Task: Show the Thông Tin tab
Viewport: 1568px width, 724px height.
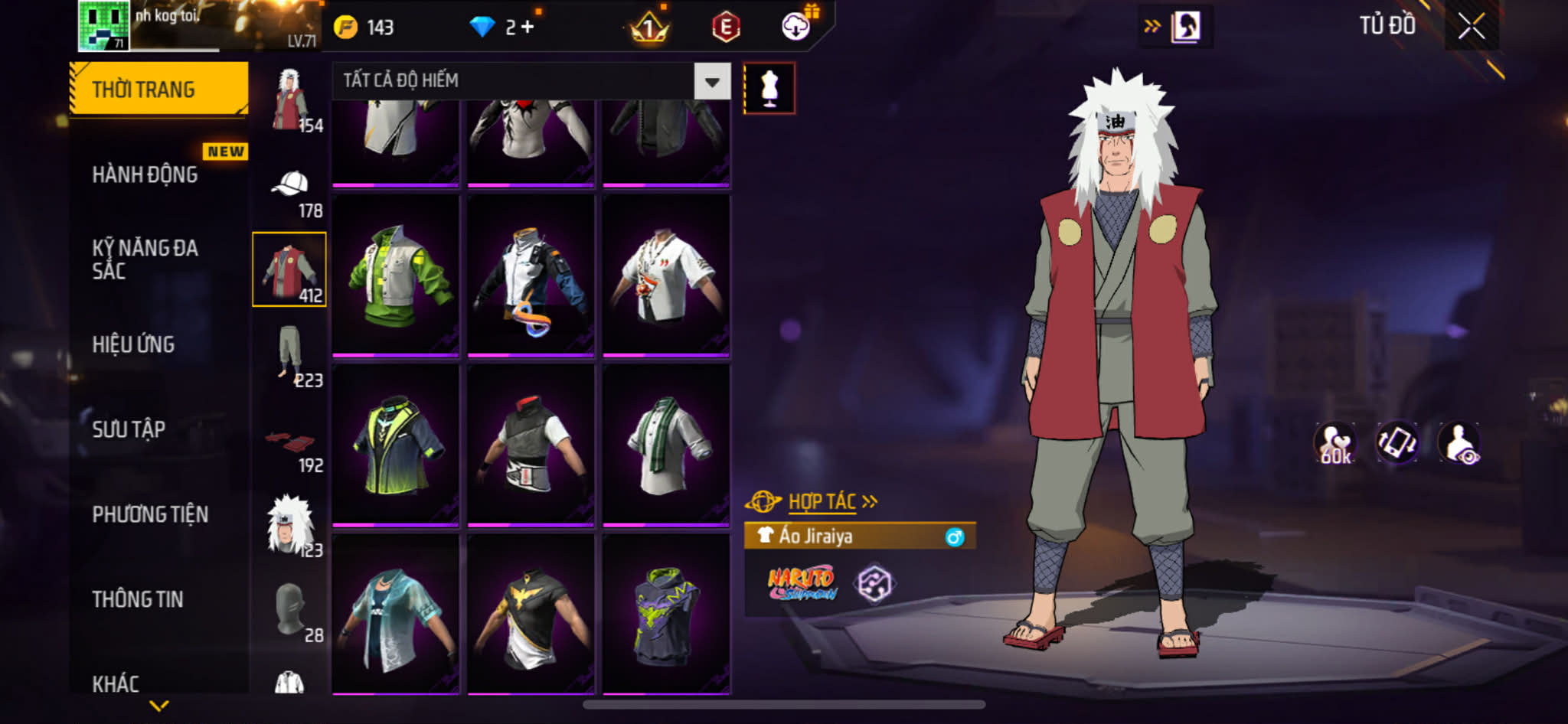Action: click(138, 599)
